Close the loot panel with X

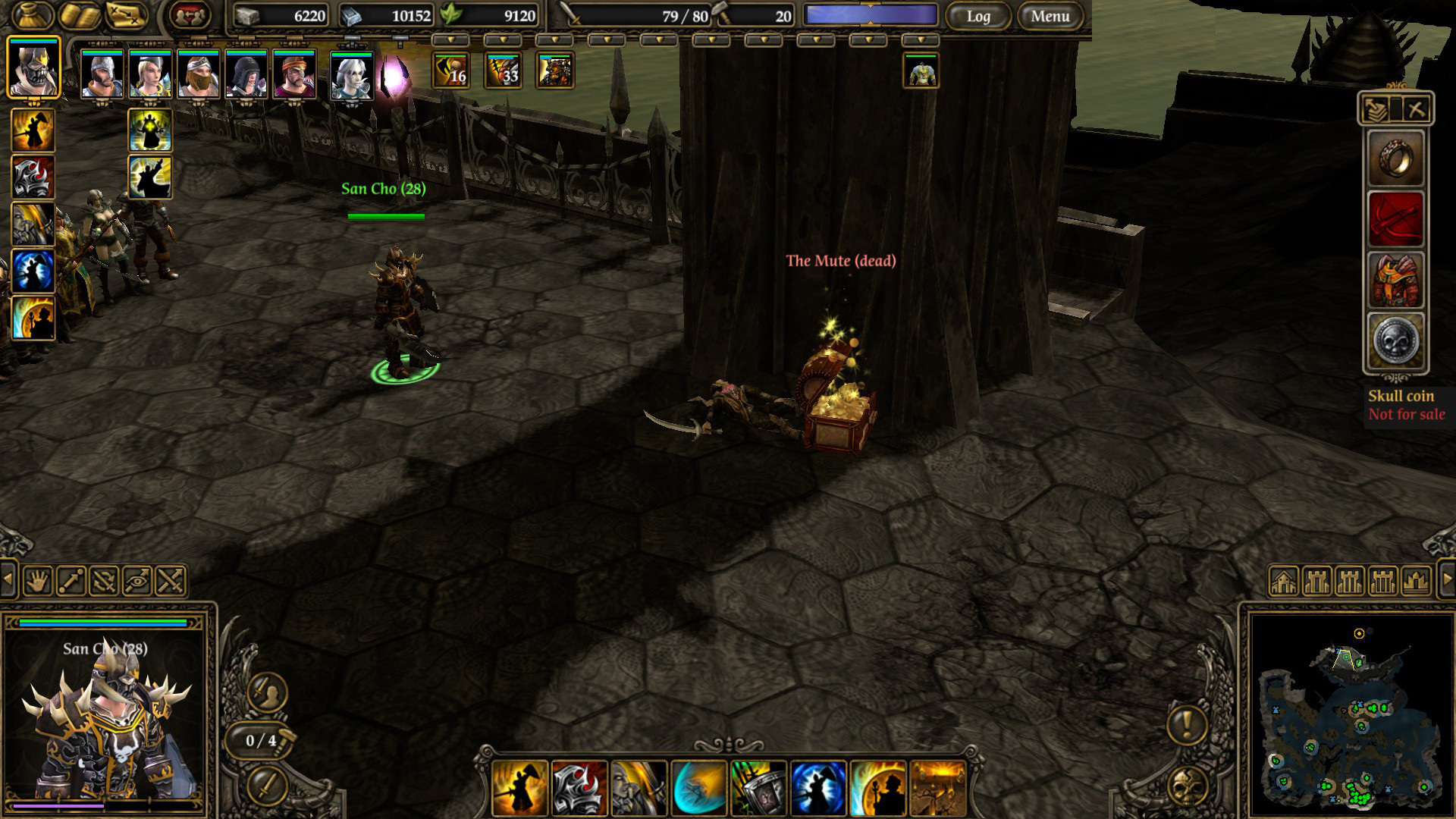[1415, 110]
